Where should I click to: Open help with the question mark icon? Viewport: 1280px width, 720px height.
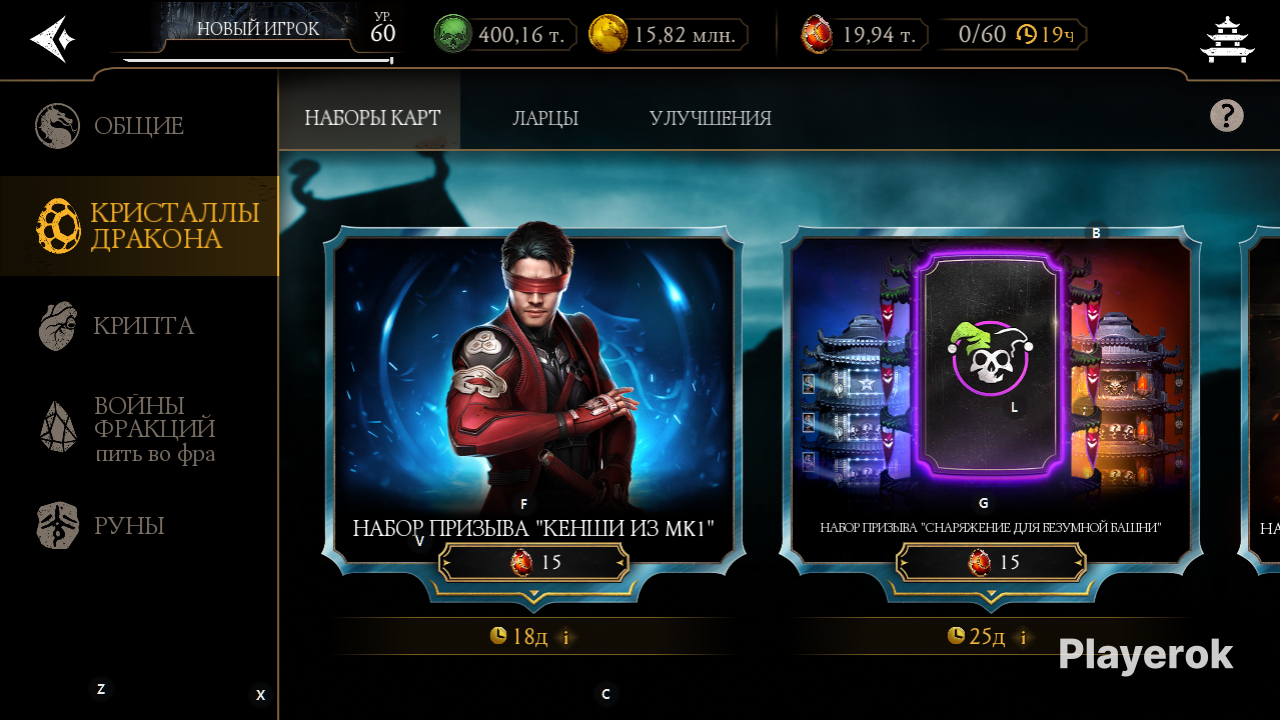click(1226, 116)
